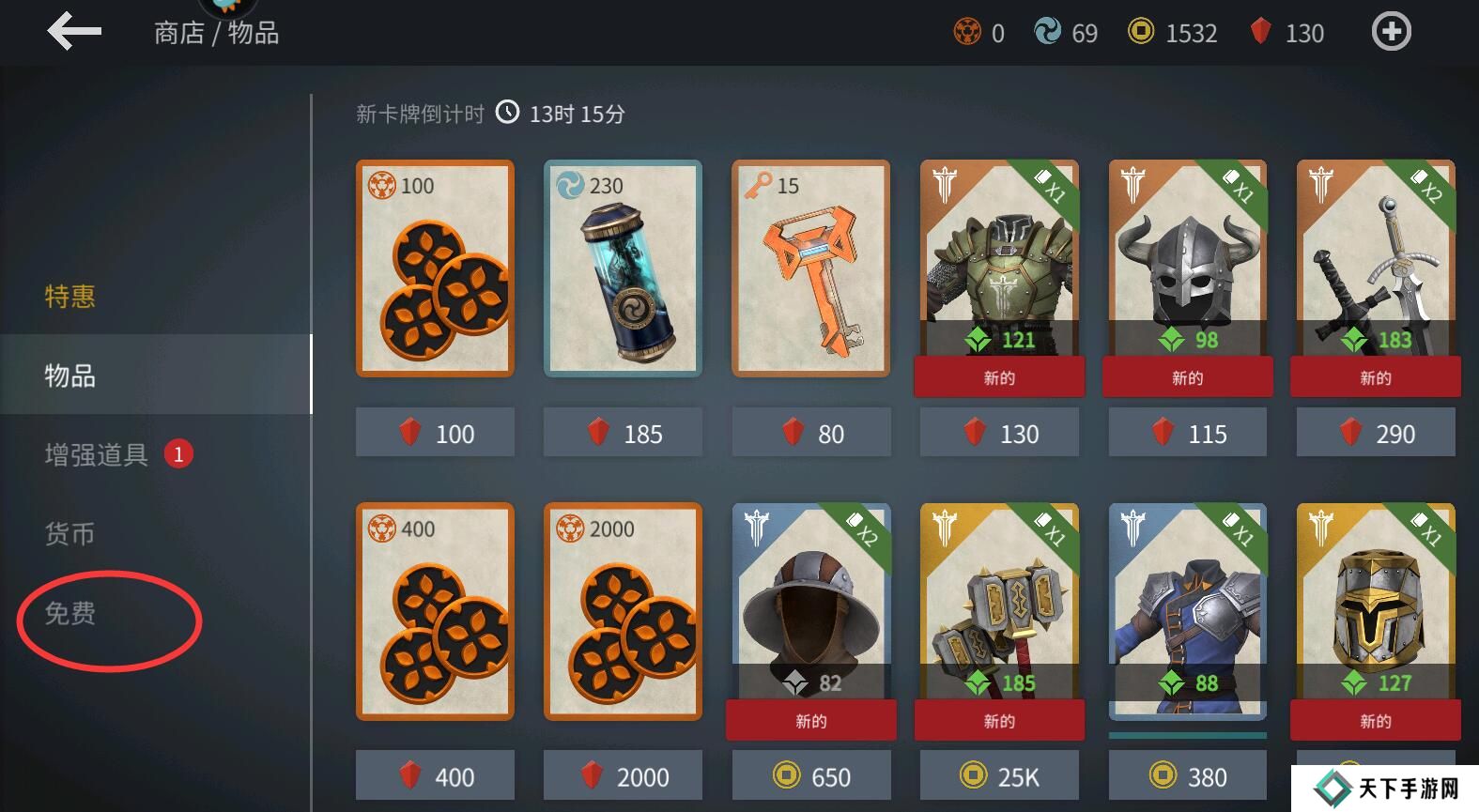Purchase twin swords for 290 gems
Screen dimensions: 1479x812
[x=1376, y=433]
